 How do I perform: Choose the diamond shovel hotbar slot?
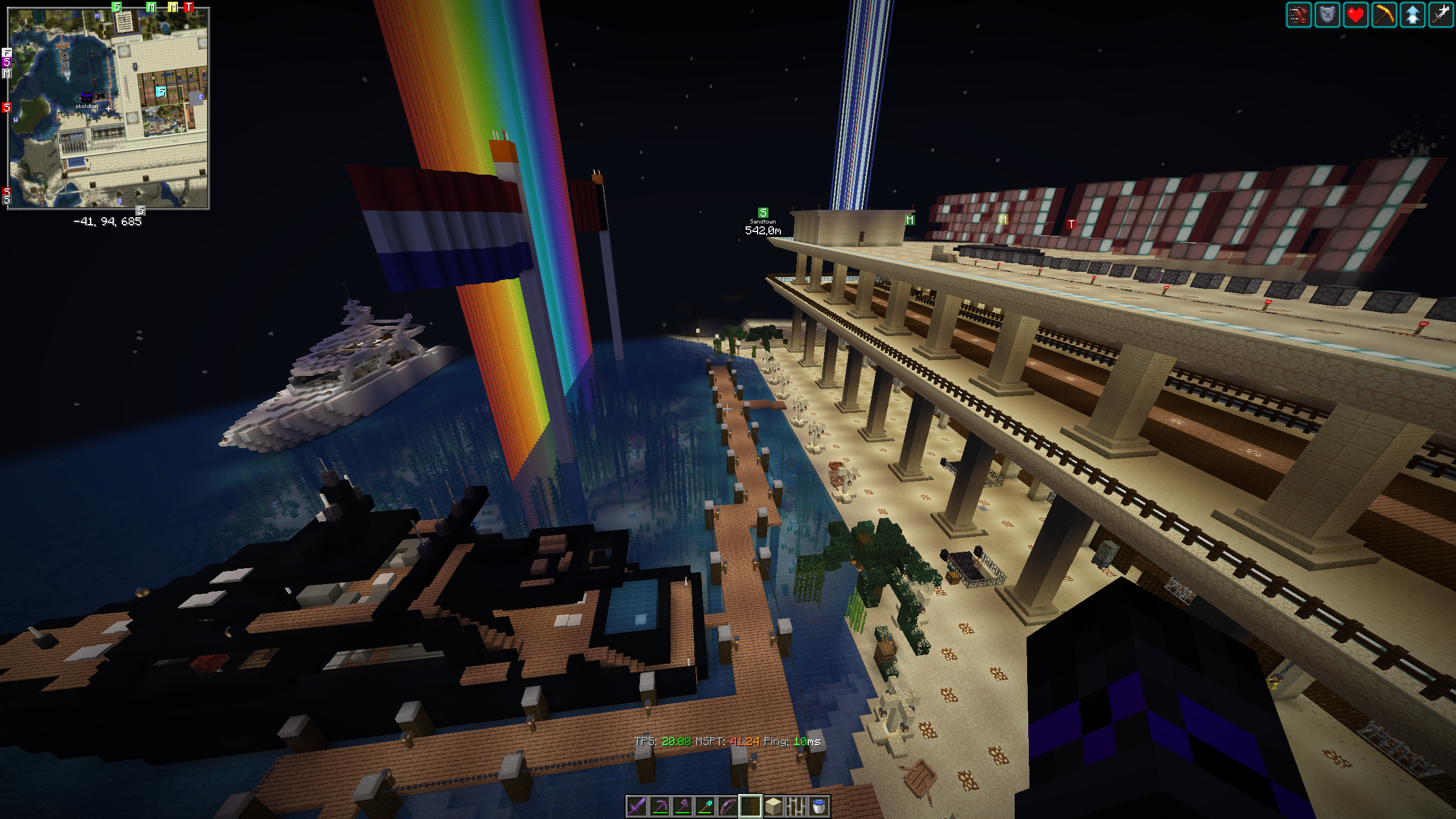click(x=705, y=806)
